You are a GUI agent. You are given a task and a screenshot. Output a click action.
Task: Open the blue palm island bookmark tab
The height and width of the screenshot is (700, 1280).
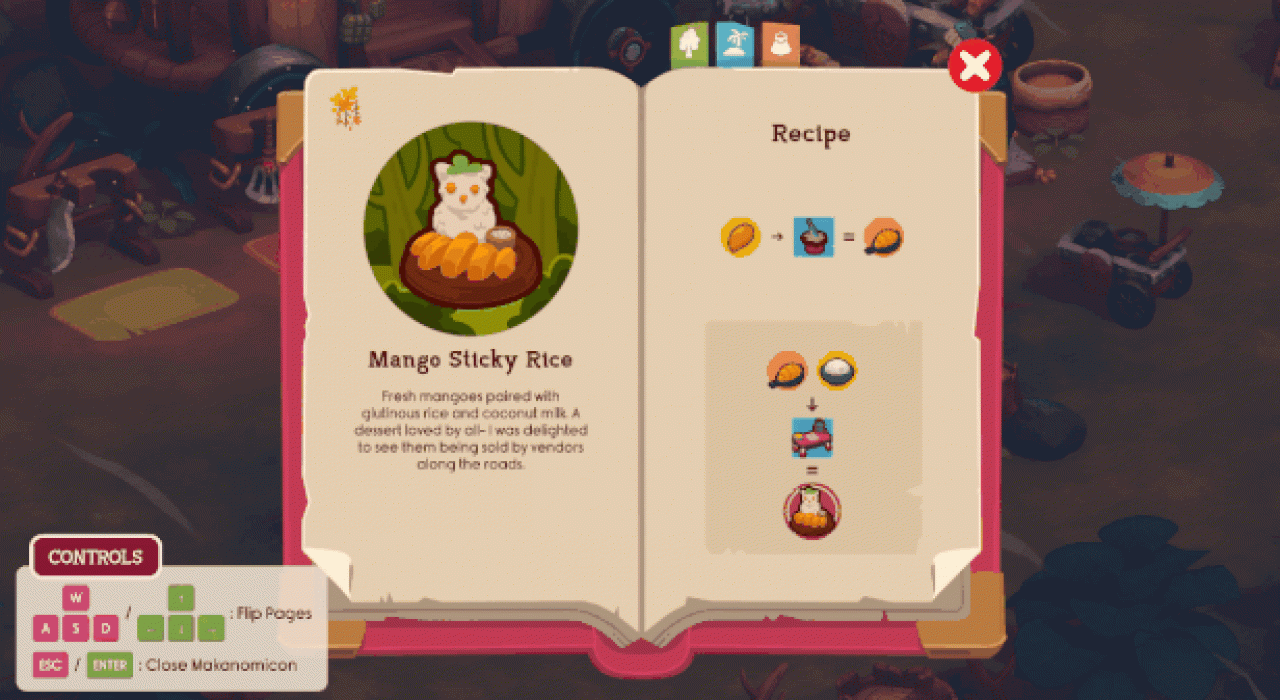(734, 44)
